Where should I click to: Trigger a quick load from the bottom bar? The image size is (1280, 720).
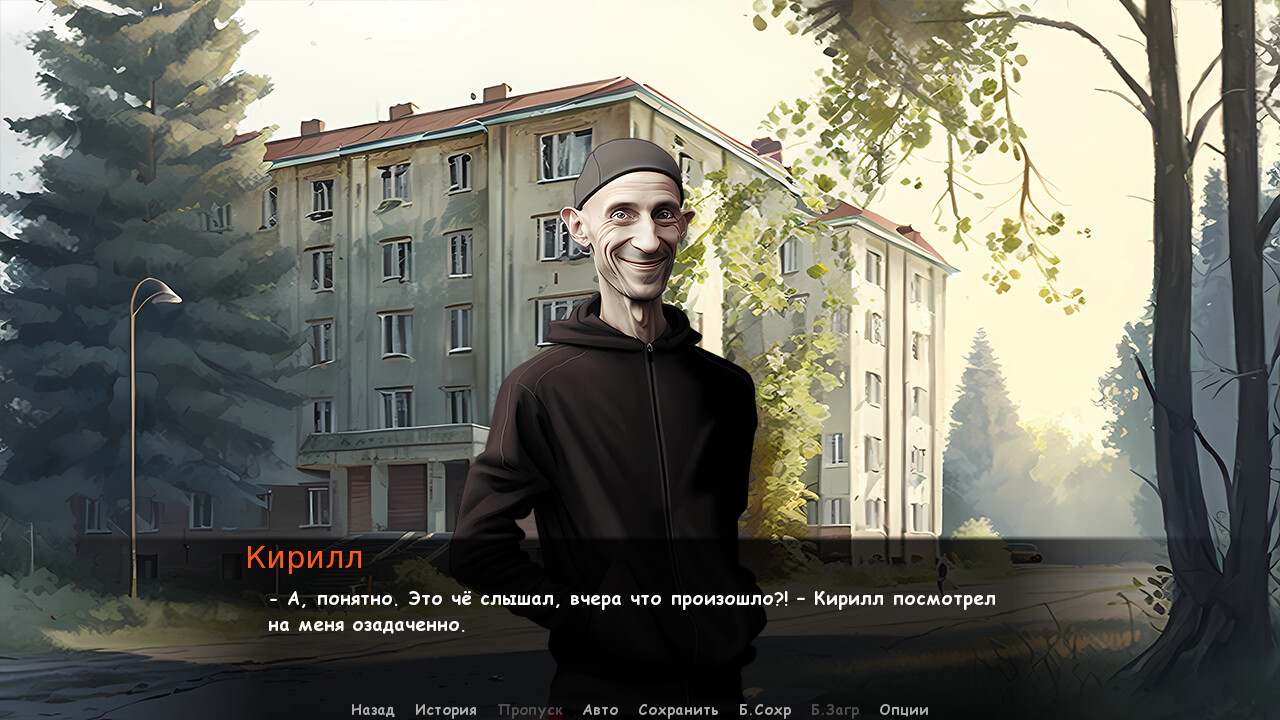pyautogui.click(x=834, y=709)
